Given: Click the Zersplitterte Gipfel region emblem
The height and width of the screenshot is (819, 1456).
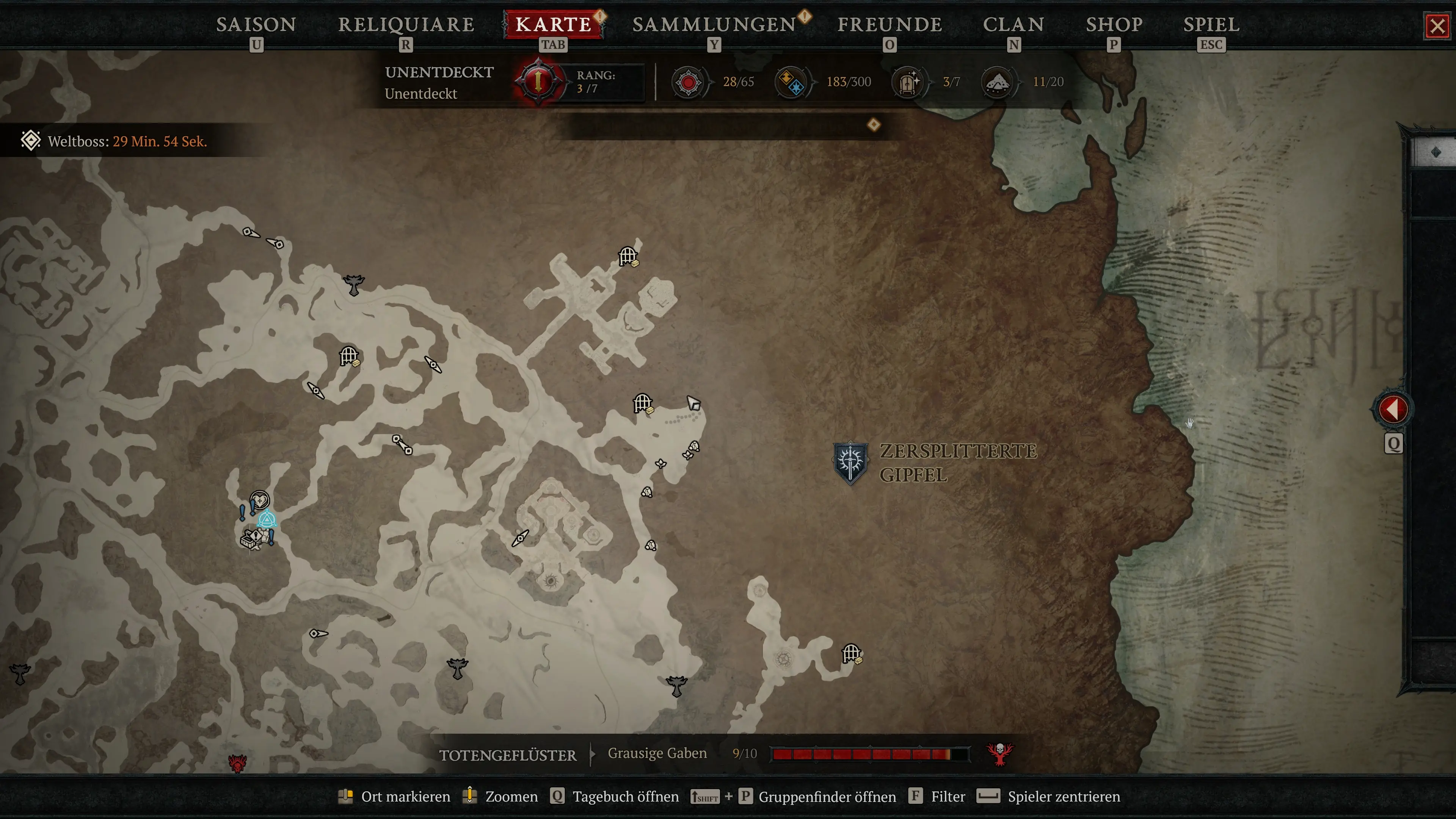Looking at the screenshot, I should (x=850, y=462).
